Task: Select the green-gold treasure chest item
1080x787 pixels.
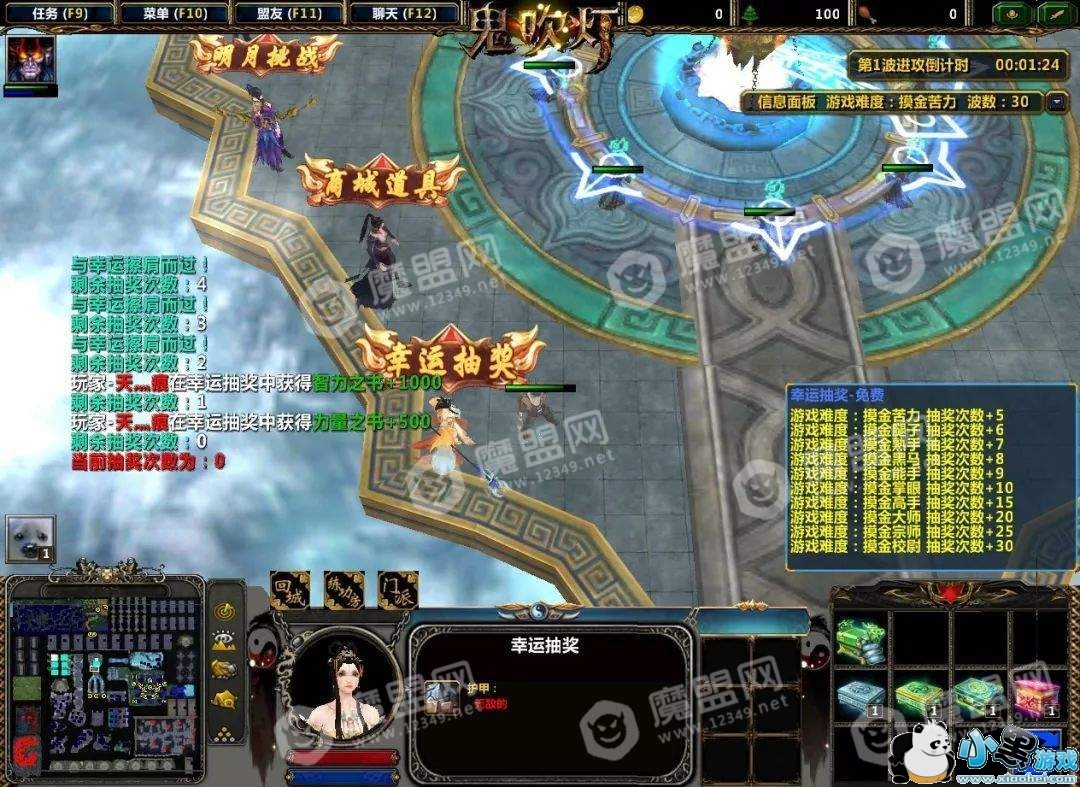Action: coord(918,695)
